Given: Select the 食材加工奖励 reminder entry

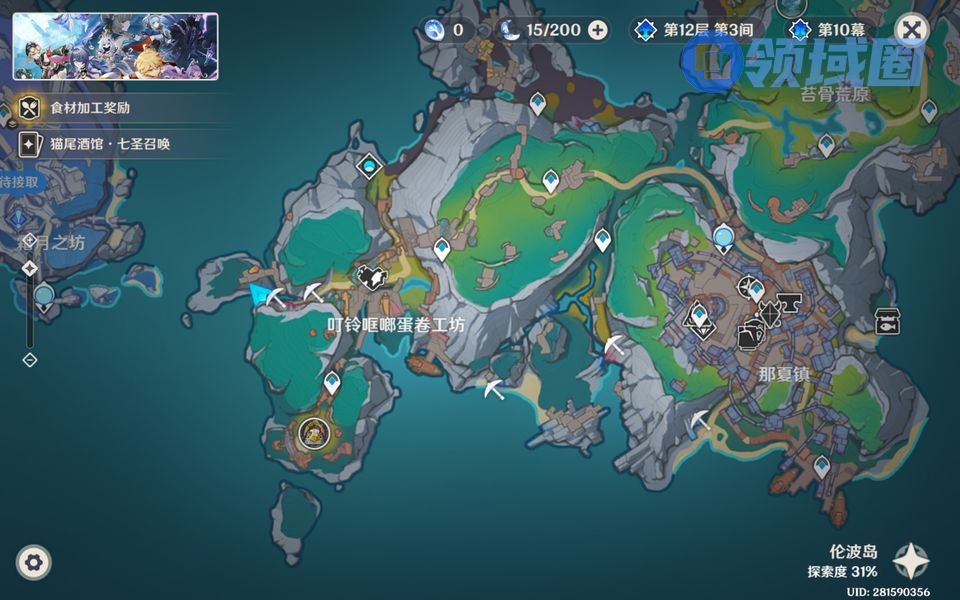Looking at the screenshot, I should [90, 108].
